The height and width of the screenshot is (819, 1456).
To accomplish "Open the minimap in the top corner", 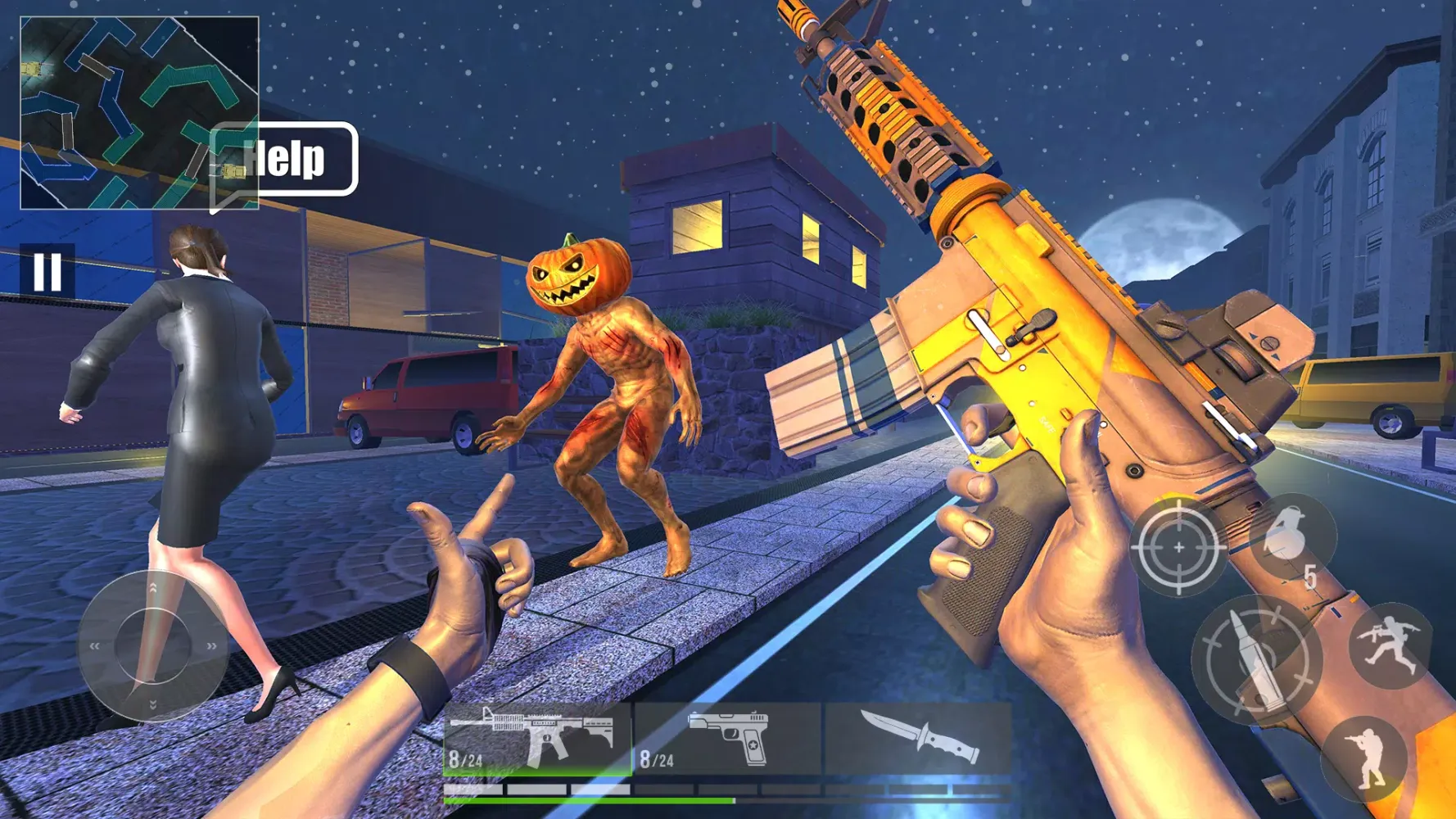I will (x=139, y=111).
